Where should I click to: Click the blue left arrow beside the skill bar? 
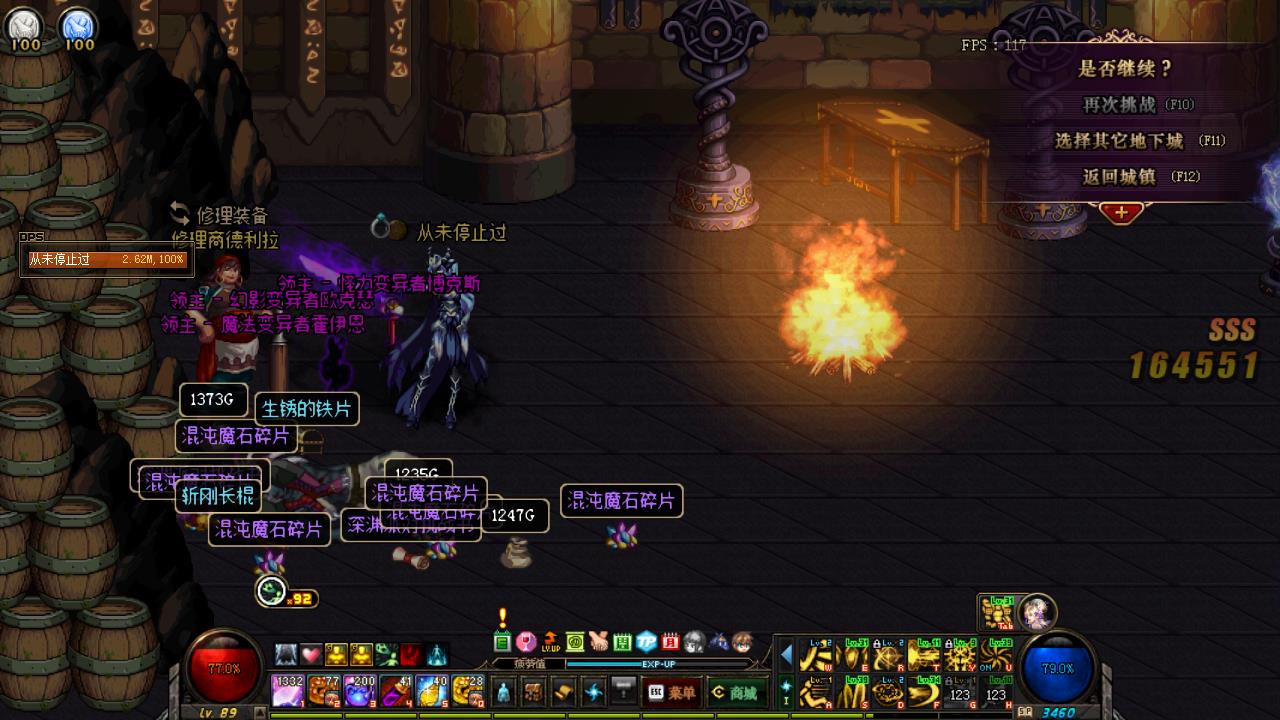(x=786, y=655)
